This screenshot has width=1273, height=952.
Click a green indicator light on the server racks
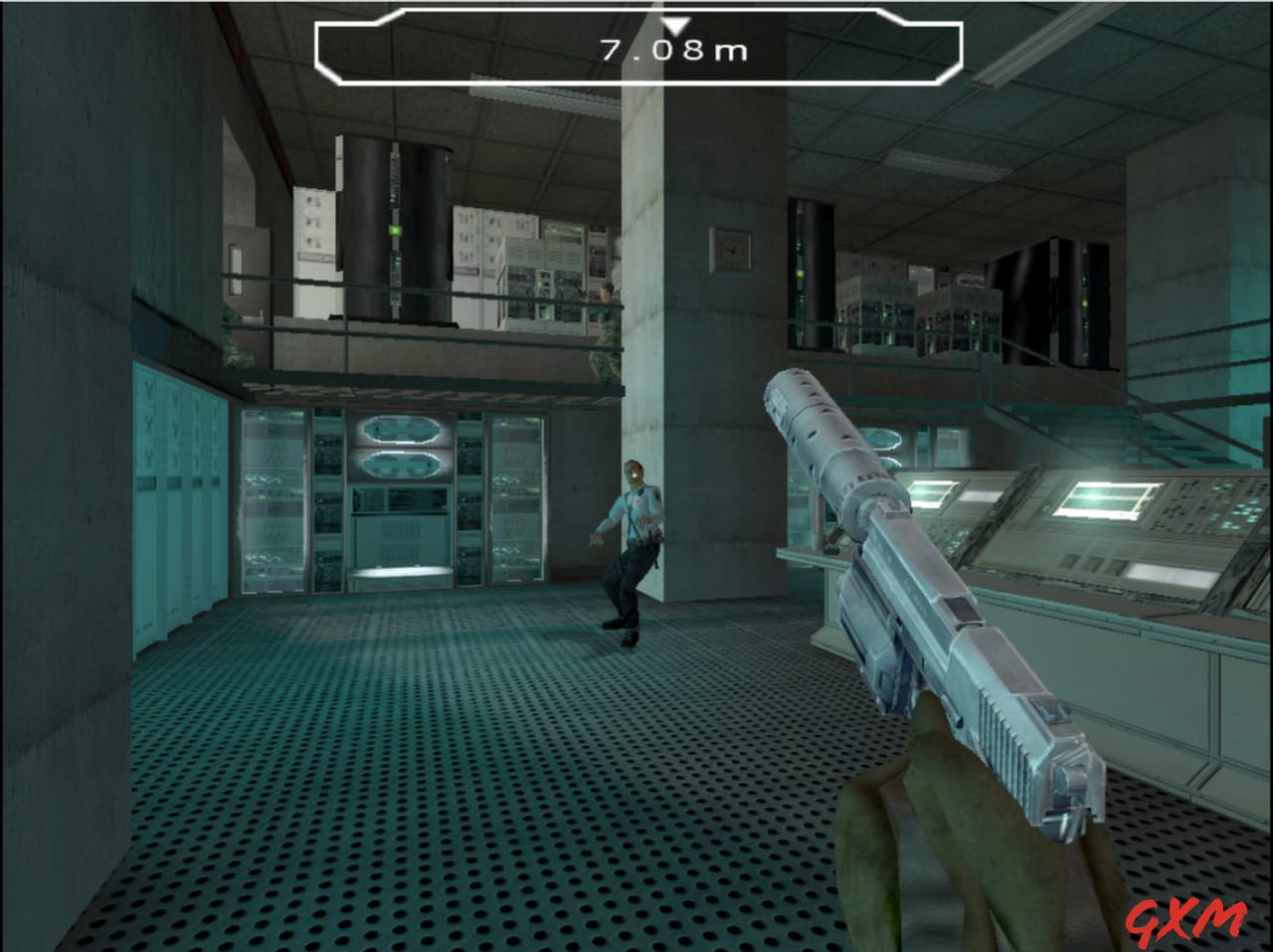coord(395,229)
